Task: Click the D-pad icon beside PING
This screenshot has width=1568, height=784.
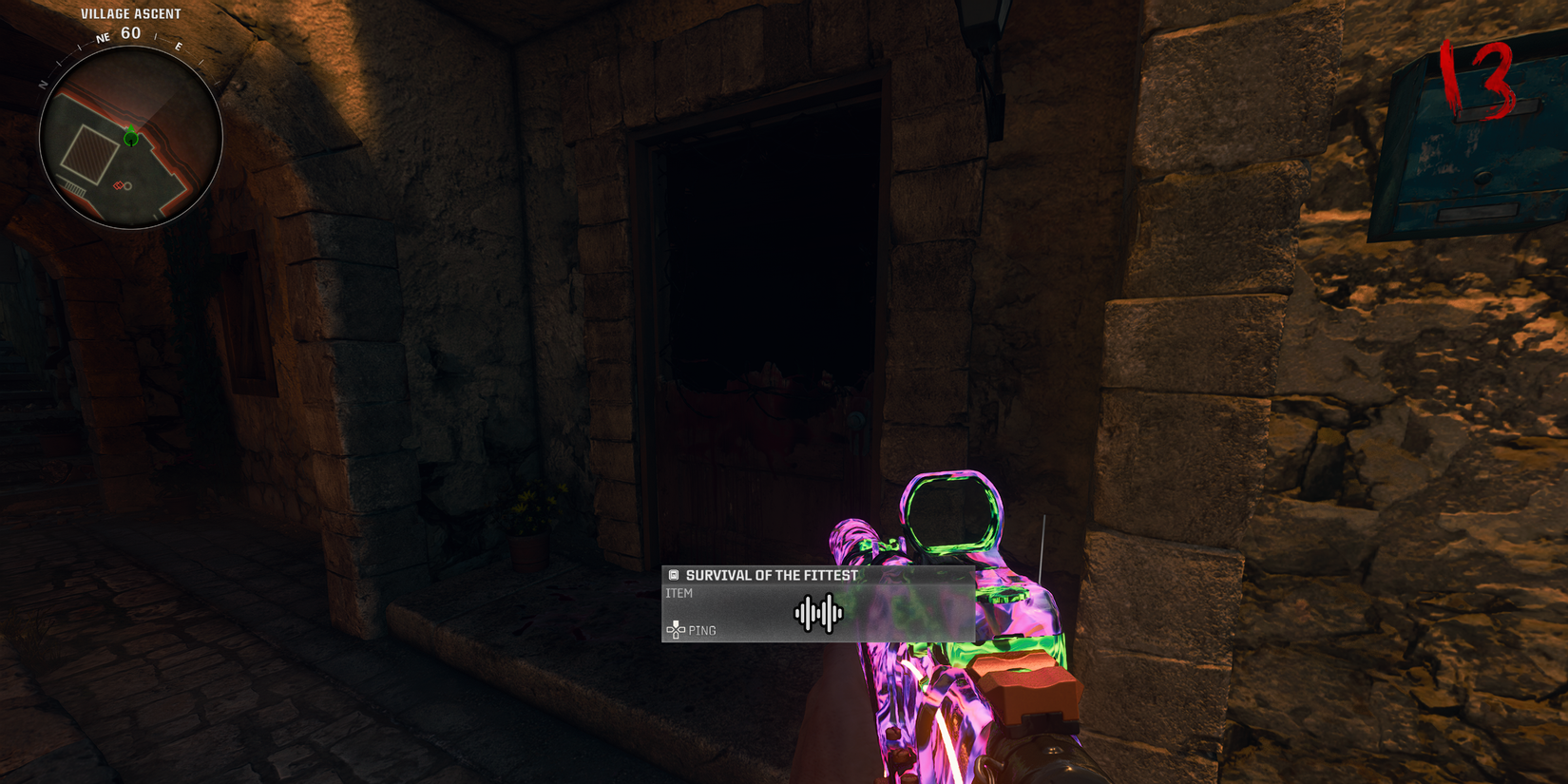Action: click(677, 630)
